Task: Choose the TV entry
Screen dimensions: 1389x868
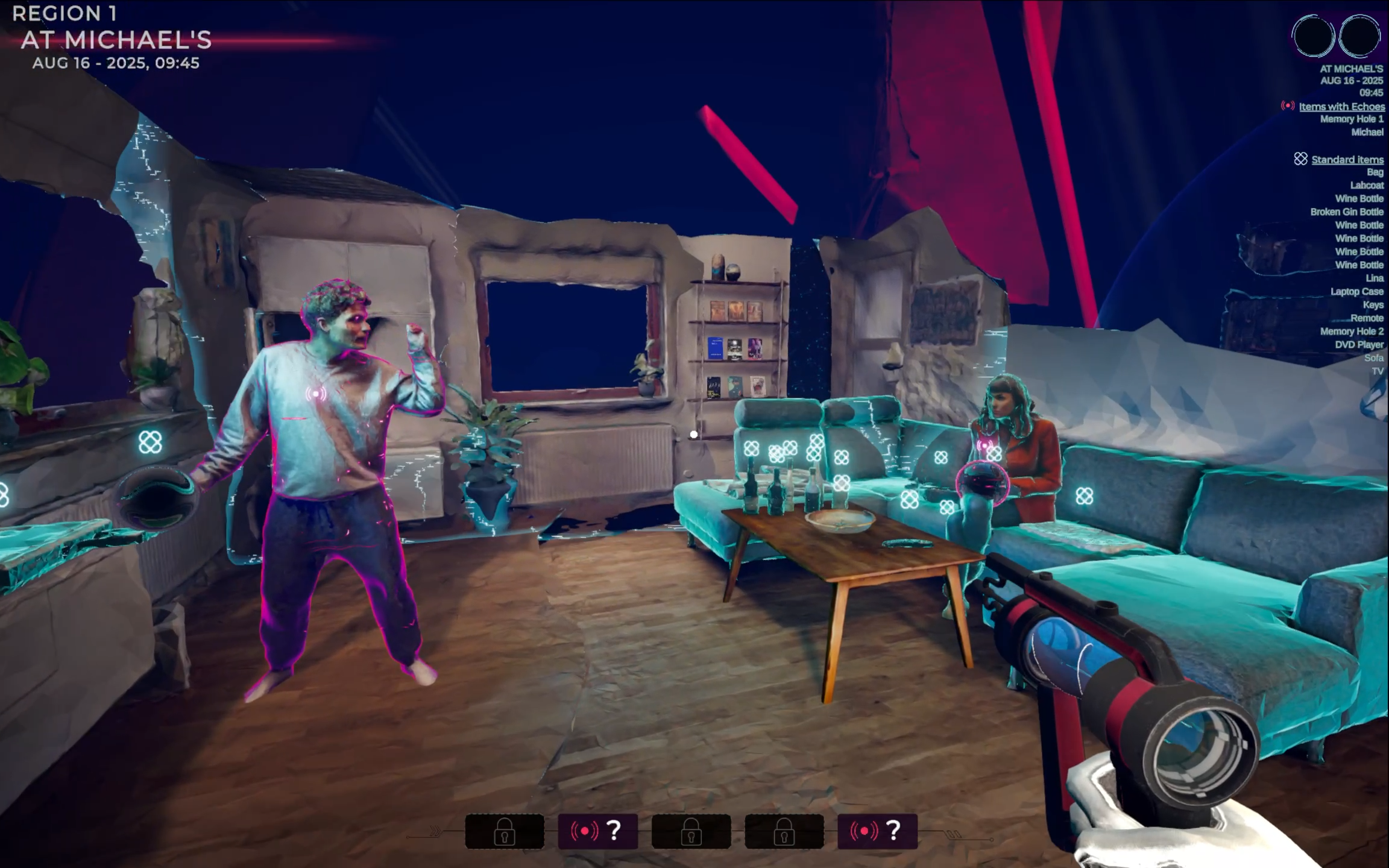Action: click(1377, 371)
